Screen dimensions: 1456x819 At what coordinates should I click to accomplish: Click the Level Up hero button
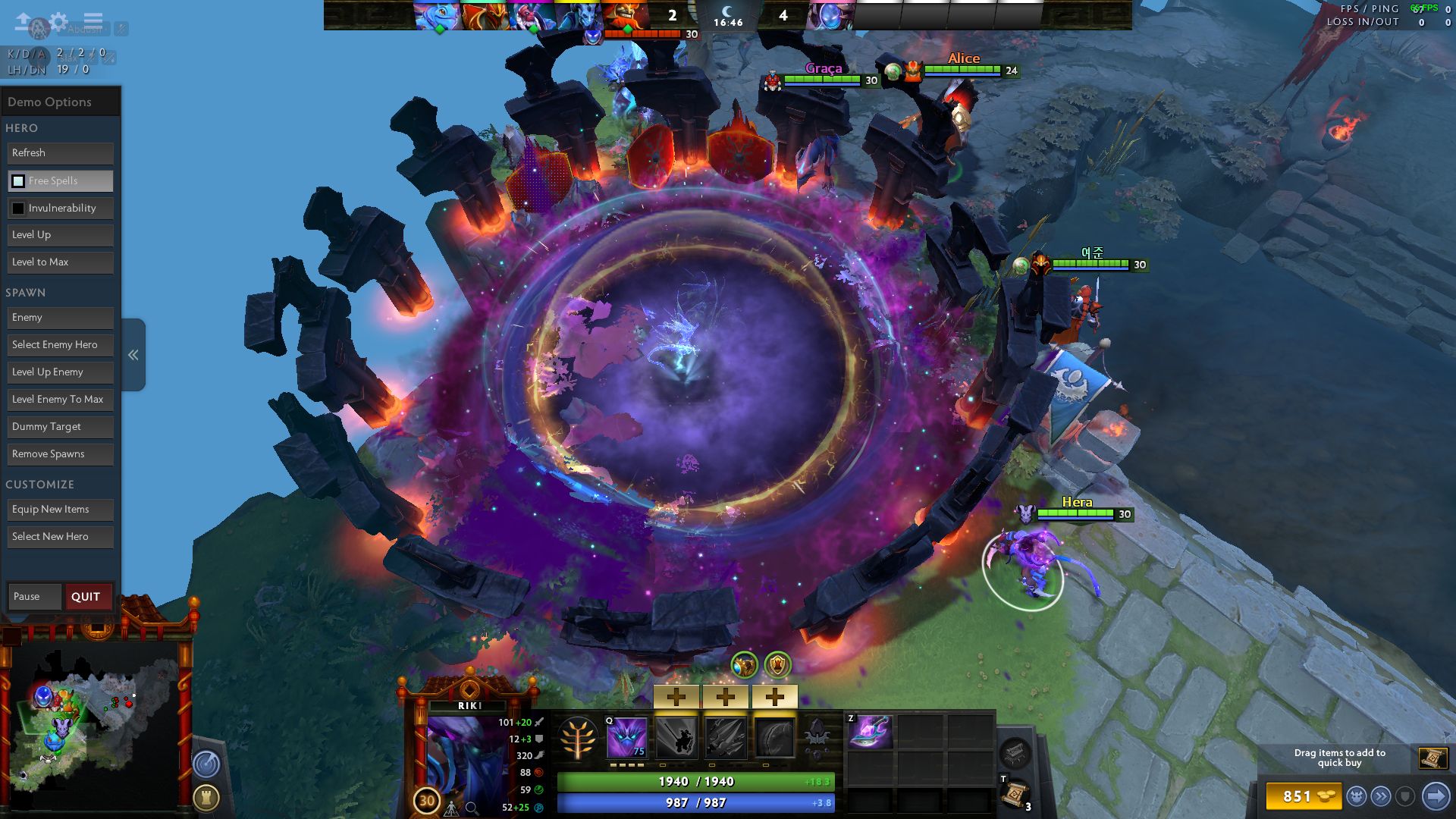coord(61,235)
